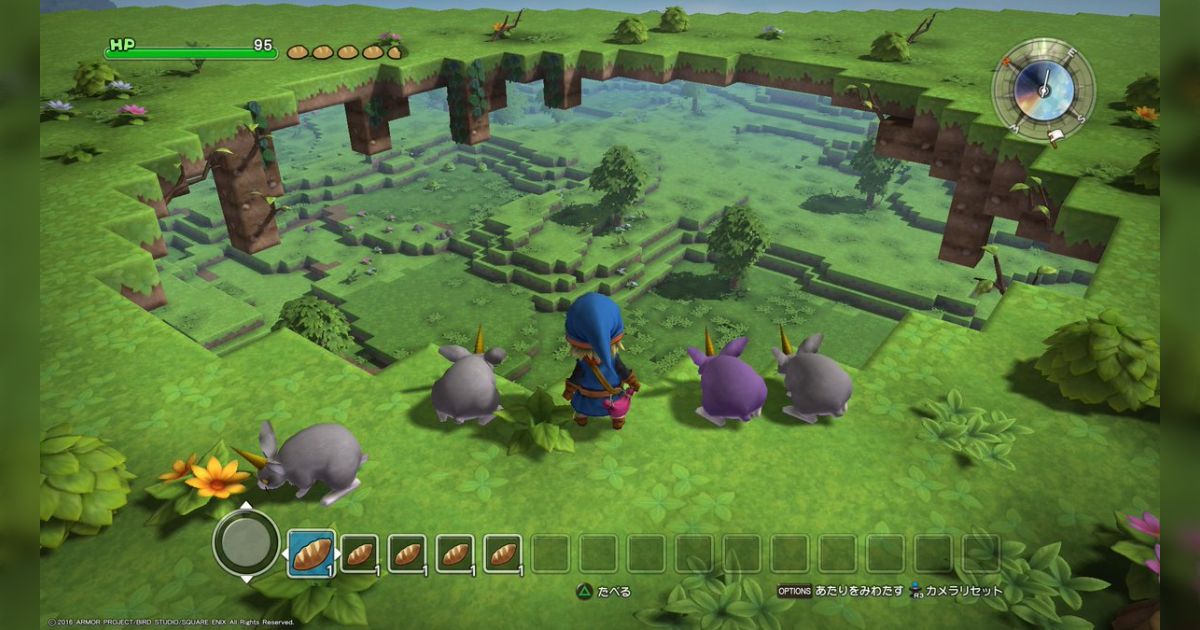Select the round empty equipment slot
The image size is (1200, 630).
click(x=246, y=543)
